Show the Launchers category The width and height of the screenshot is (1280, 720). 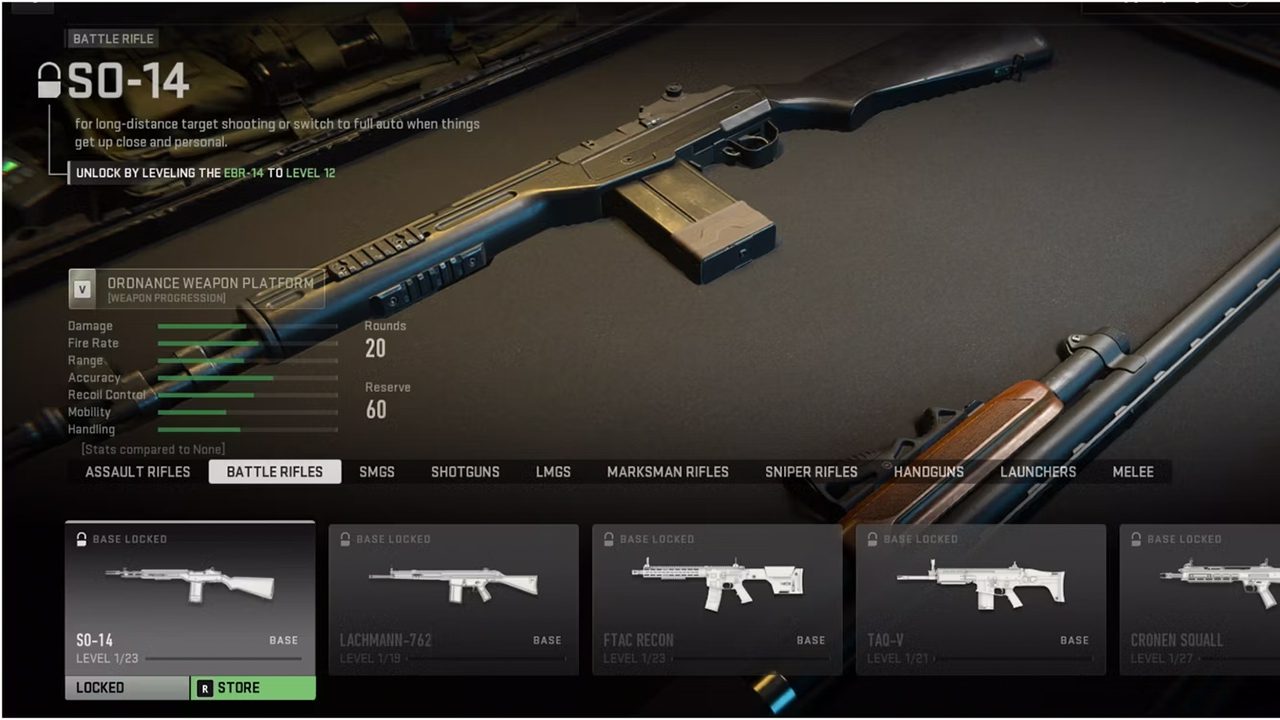click(x=1038, y=472)
